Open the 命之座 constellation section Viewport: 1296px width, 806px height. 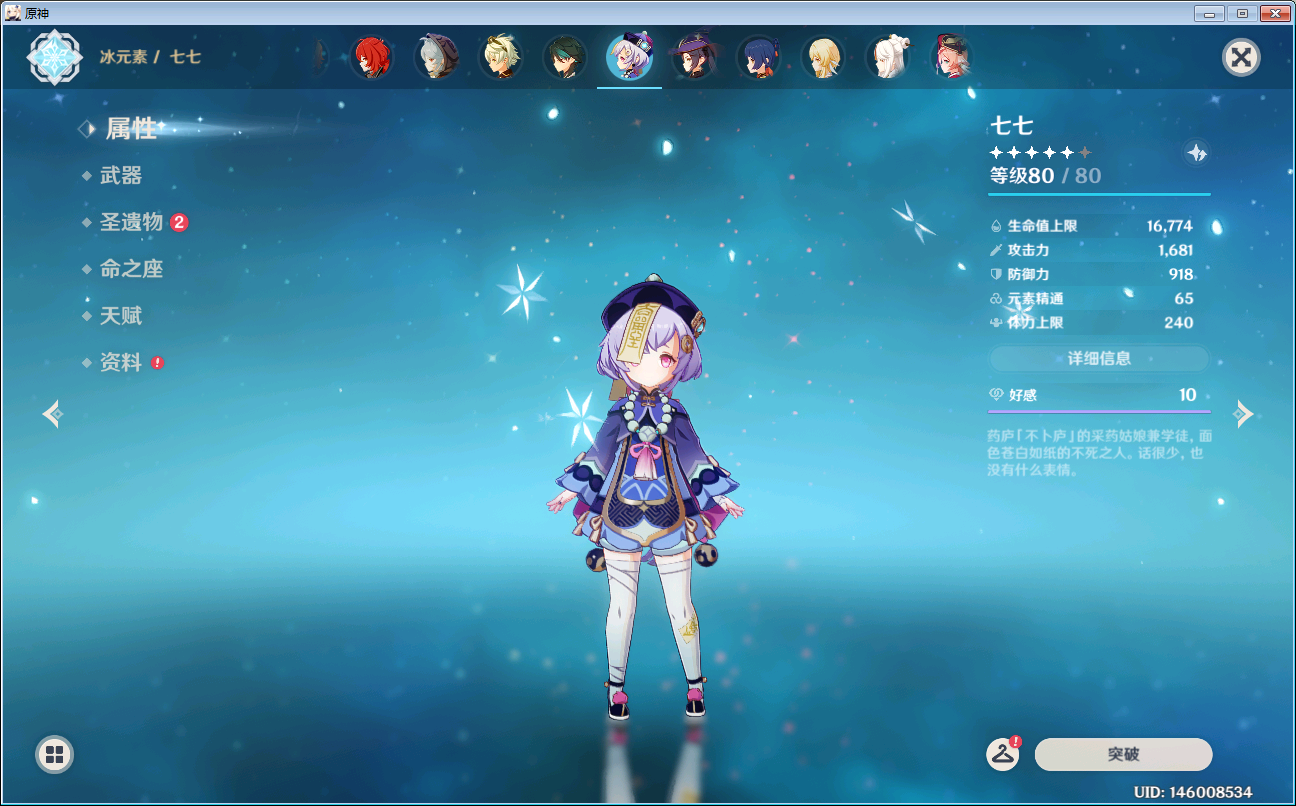(131, 269)
